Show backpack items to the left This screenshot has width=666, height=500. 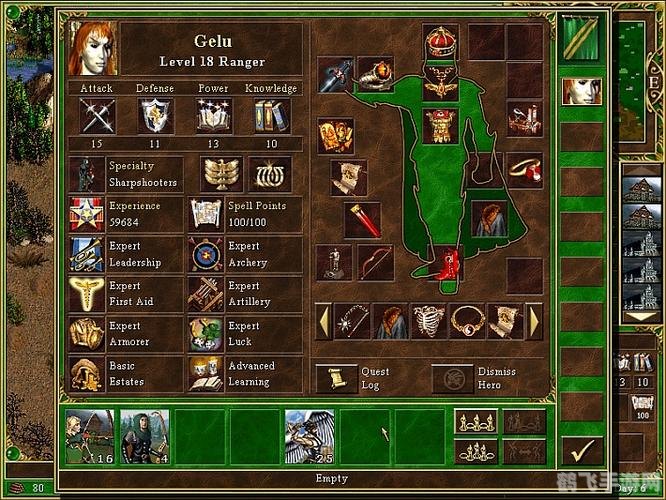pos(323,321)
